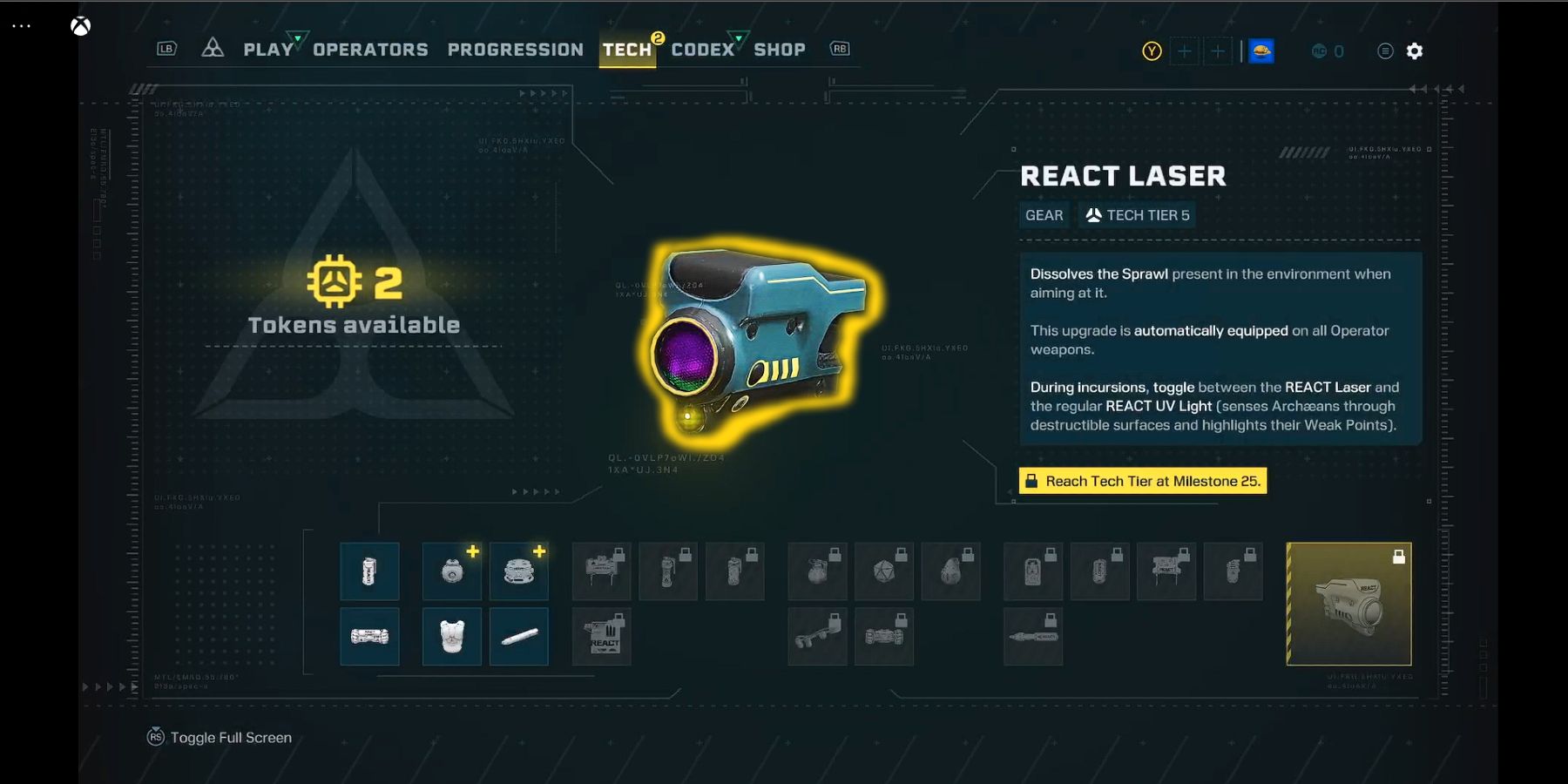Select the REACT supply box icon
The height and width of the screenshot is (784, 1568).
pos(601,636)
